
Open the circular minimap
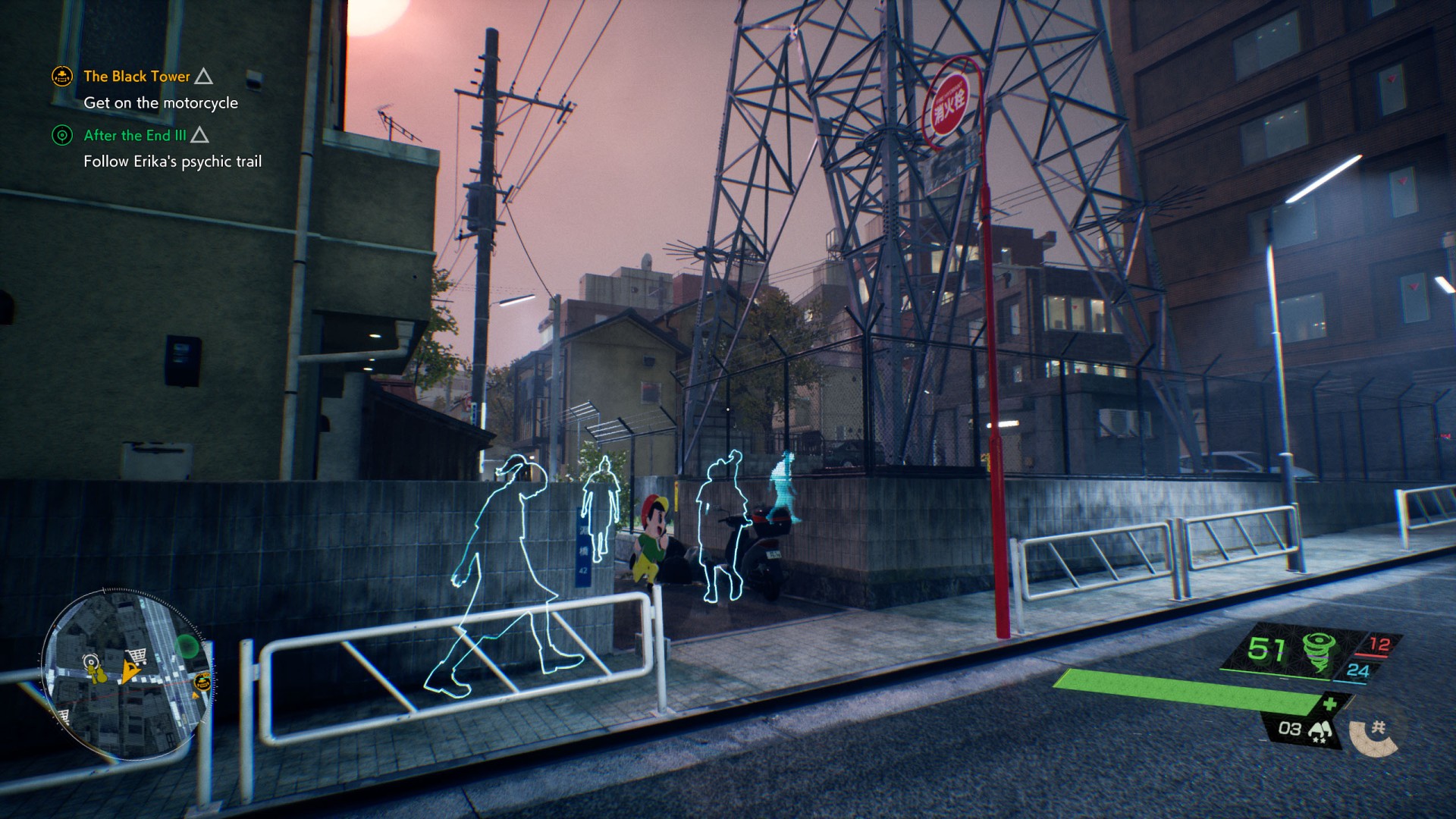(x=126, y=673)
